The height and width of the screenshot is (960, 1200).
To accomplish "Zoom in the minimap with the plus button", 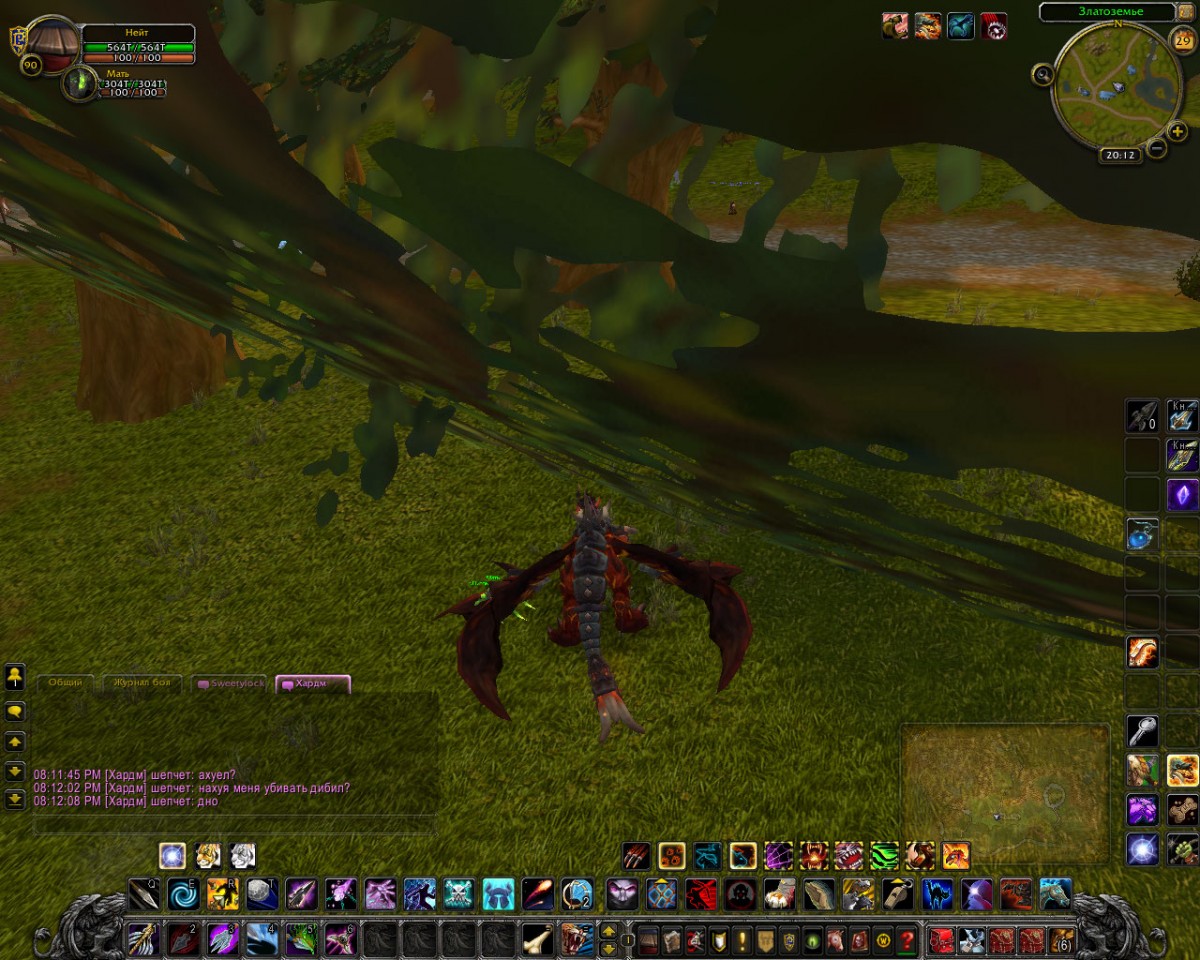I will pyautogui.click(x=1178, y=131).
